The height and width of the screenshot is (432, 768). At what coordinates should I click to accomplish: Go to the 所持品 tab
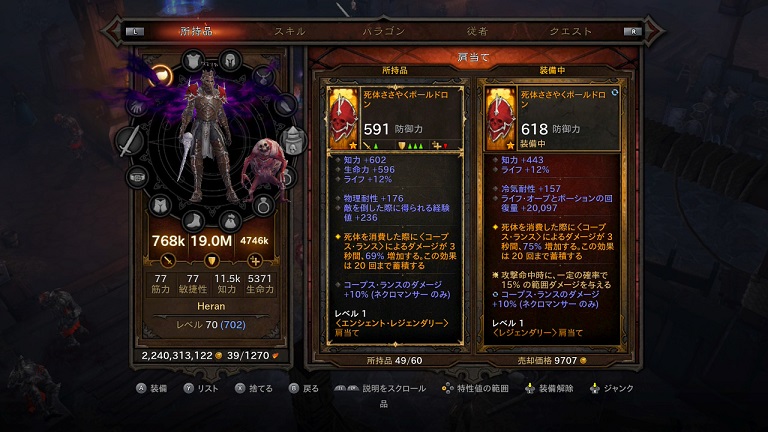(x=196, y=31)
